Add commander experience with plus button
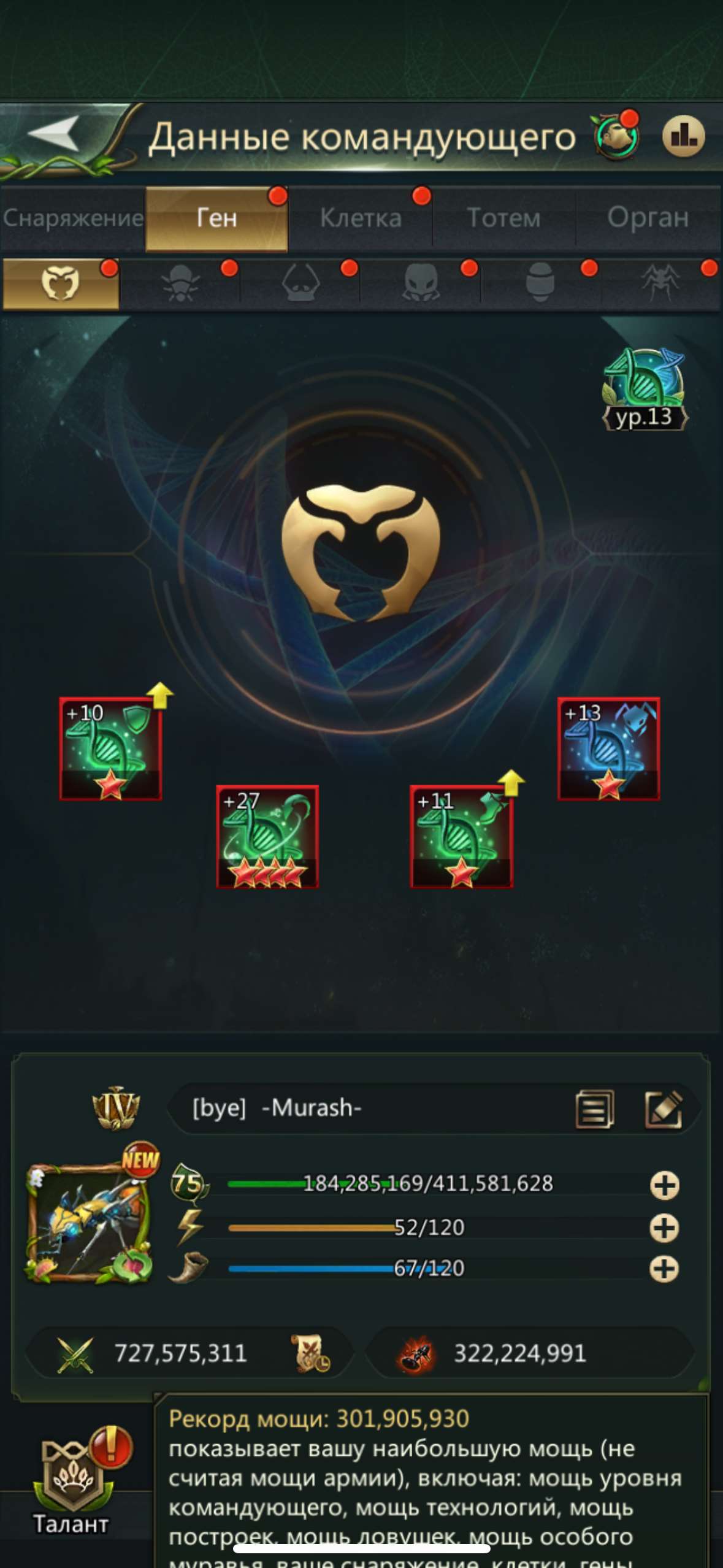723x1568 pixels. tap(664, 1185)
